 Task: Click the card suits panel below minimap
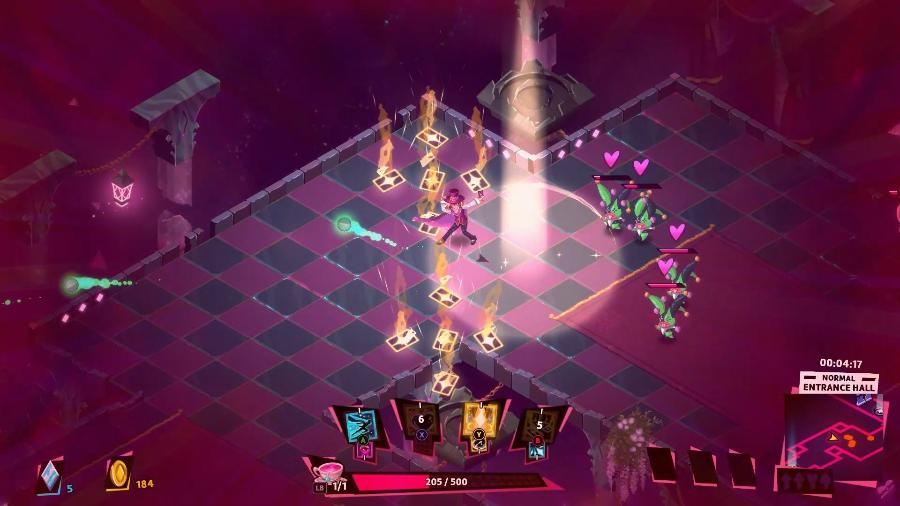click(807, 481)
